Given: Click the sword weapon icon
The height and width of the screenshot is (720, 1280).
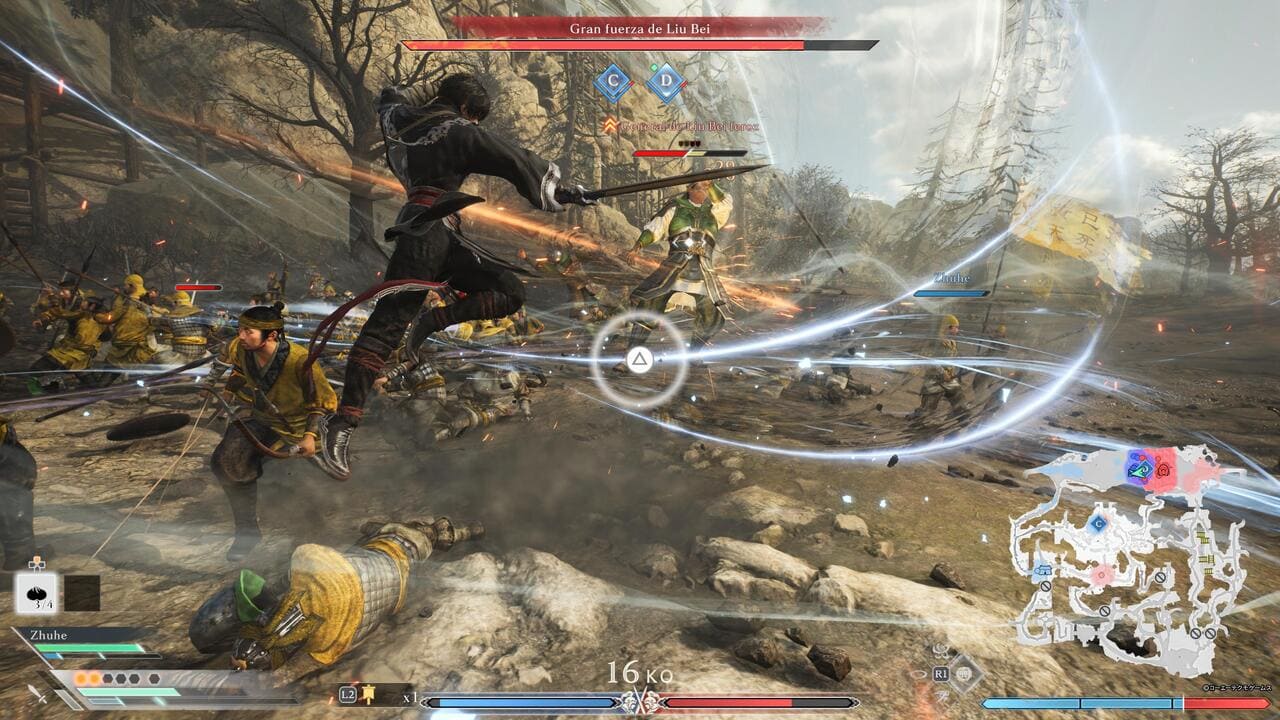Looking at the screenshot, I should tap(37, 692).
